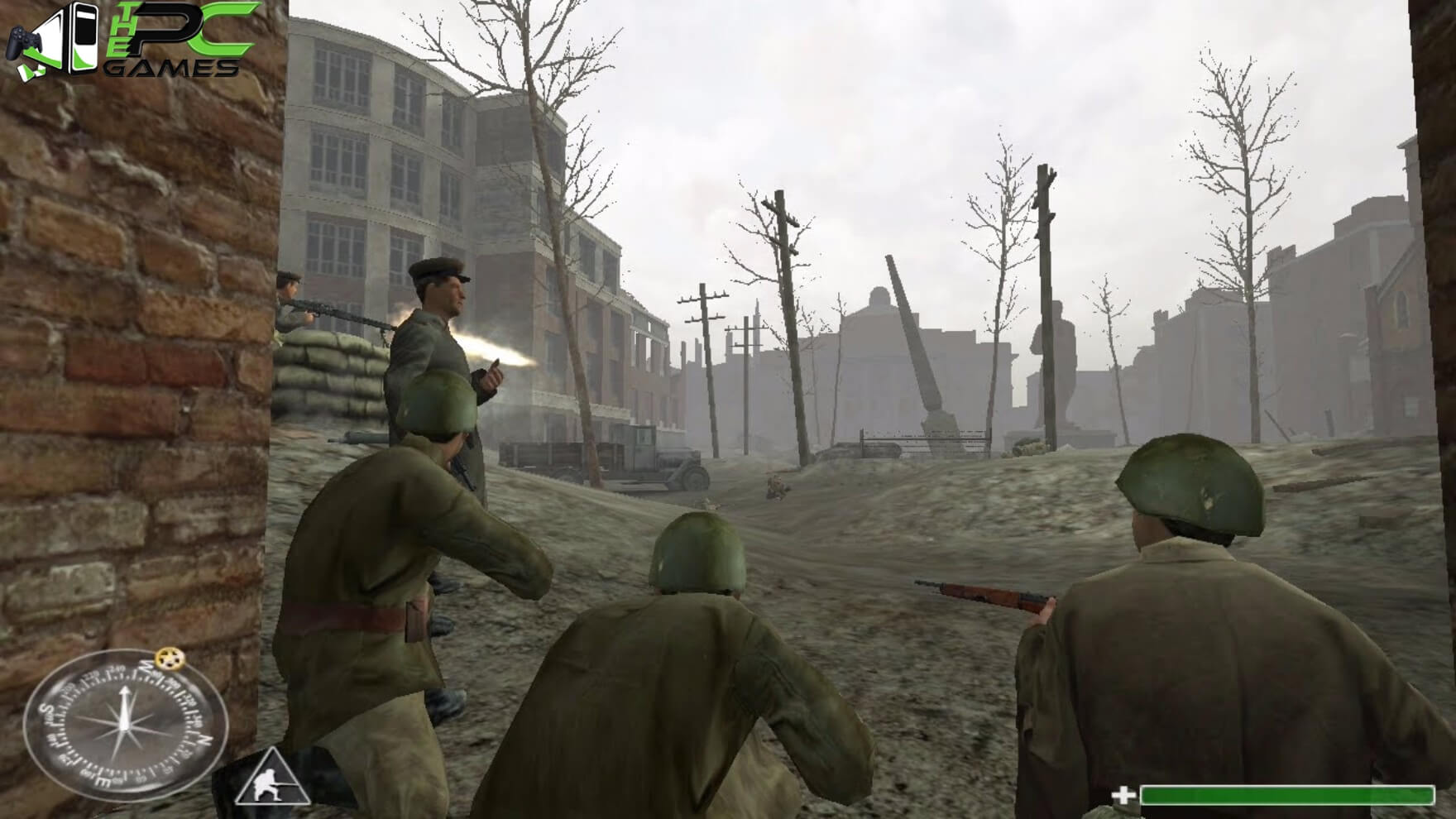Open The PC Games watermark logo
The width and height of the screenshot is (1456, 819).
coord(132,40)
